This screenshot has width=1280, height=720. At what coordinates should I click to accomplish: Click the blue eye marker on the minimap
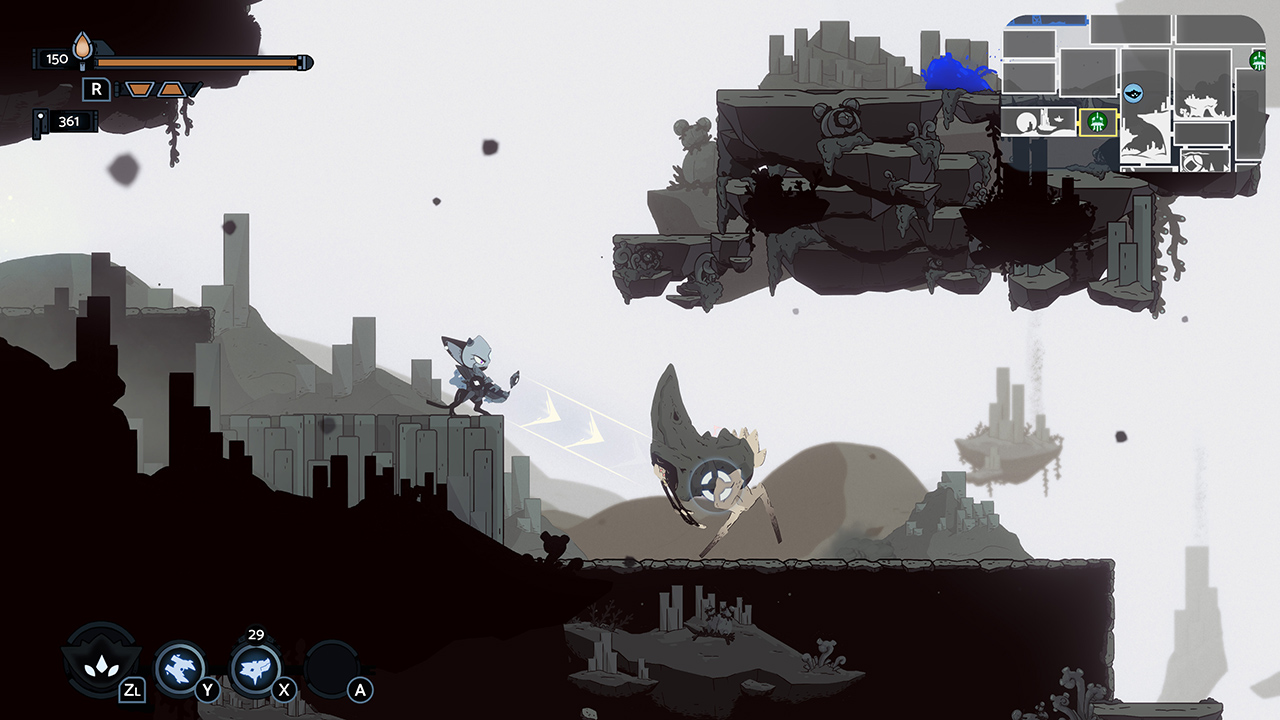point(1132,92)
